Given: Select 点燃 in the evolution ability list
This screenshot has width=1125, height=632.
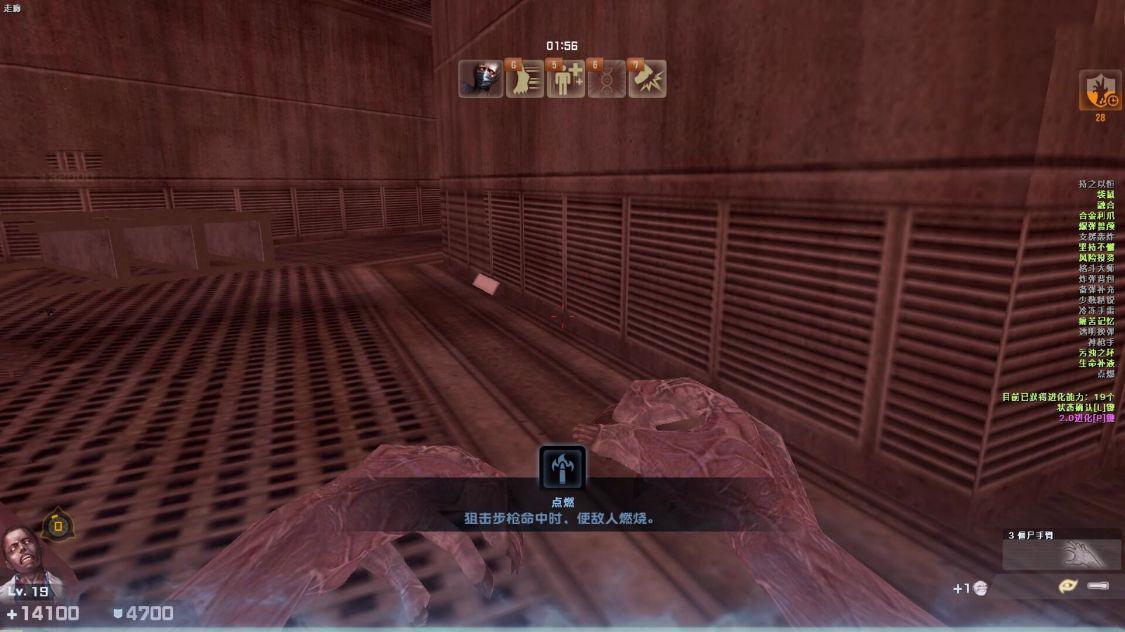Looking at the screenshot, I should click(x=1105, y=374).
